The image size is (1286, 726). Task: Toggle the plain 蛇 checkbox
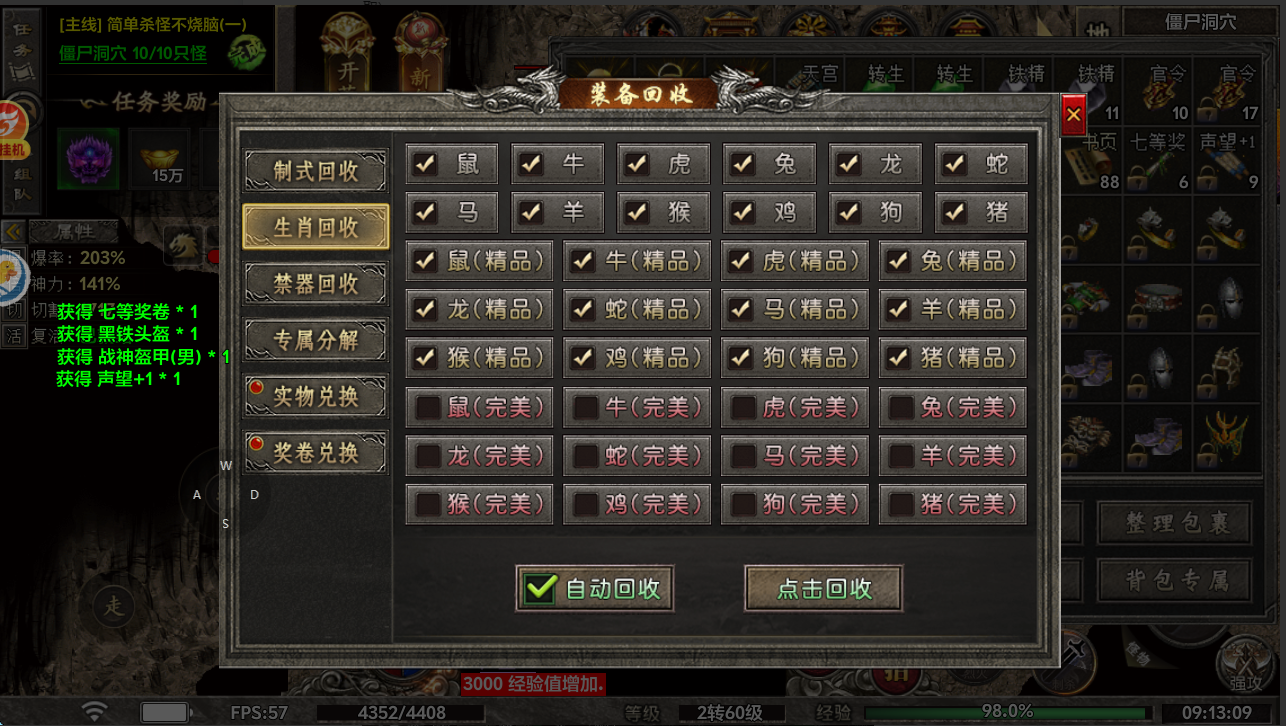click(955, 164)
